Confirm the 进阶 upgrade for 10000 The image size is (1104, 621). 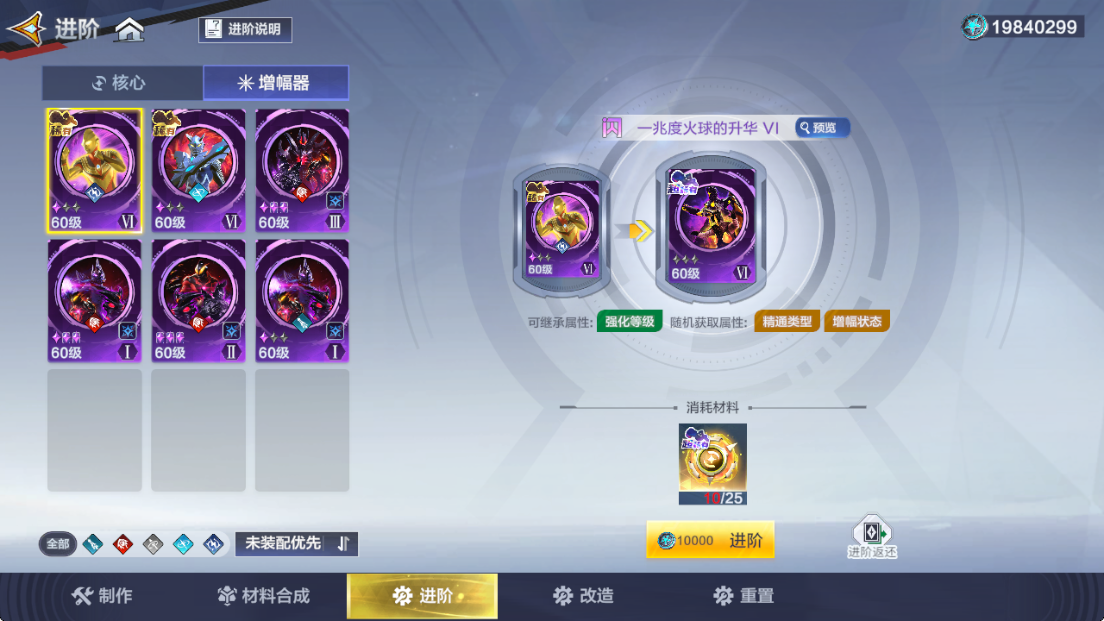[x=710, y=541]
